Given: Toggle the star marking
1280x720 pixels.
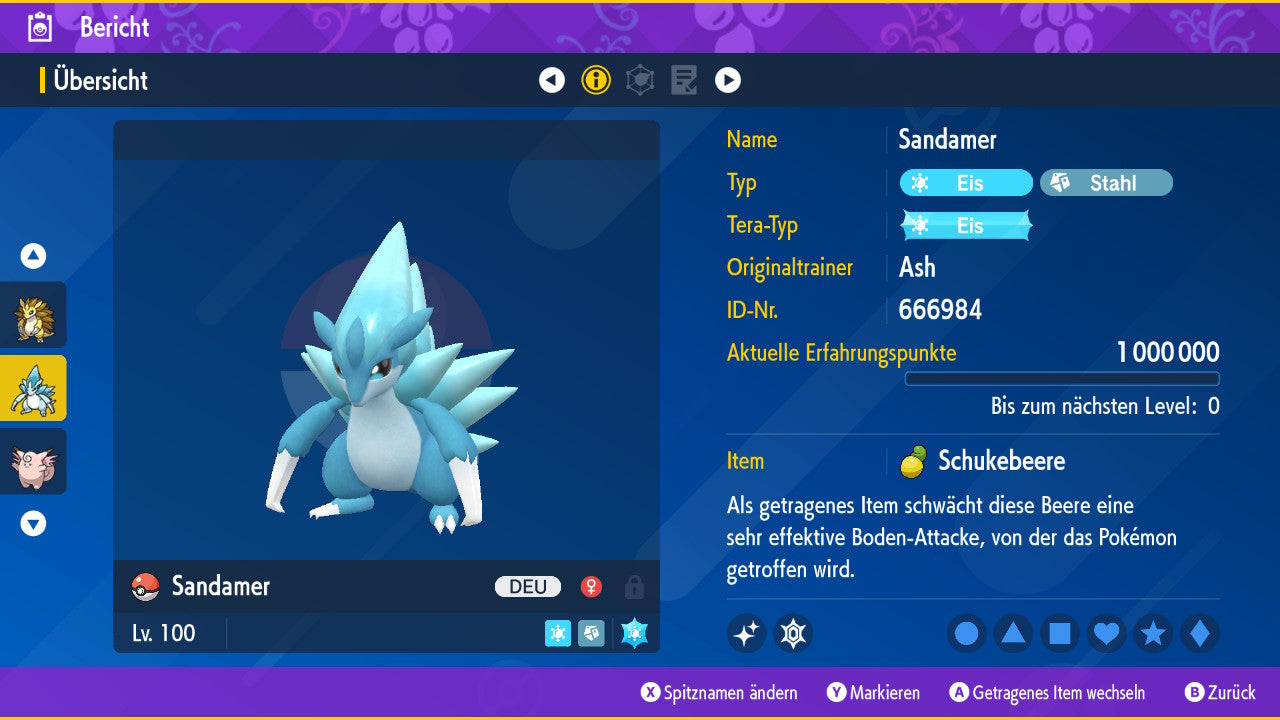Looking at the screenshot, I should tap(1153, 634).
